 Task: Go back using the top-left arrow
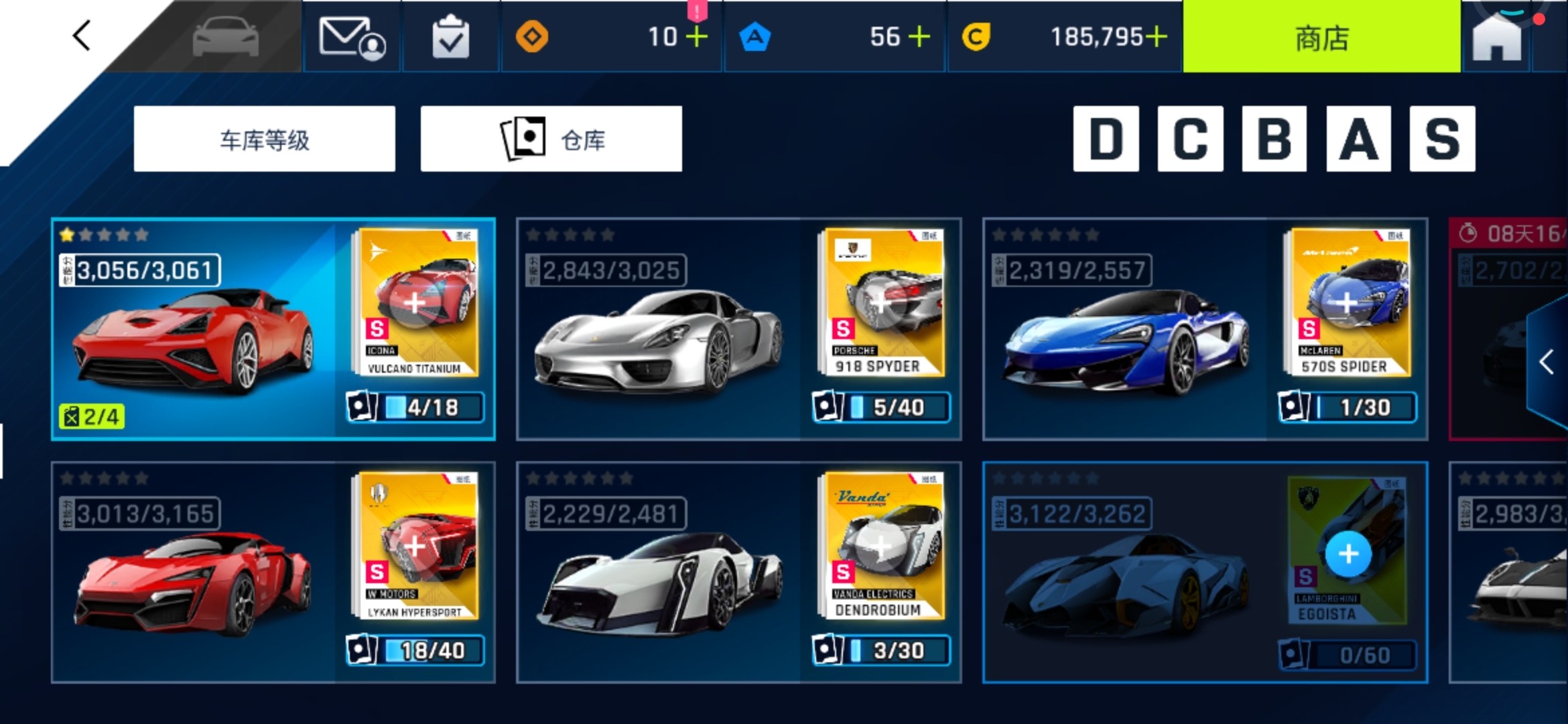(x=82, y=36)
